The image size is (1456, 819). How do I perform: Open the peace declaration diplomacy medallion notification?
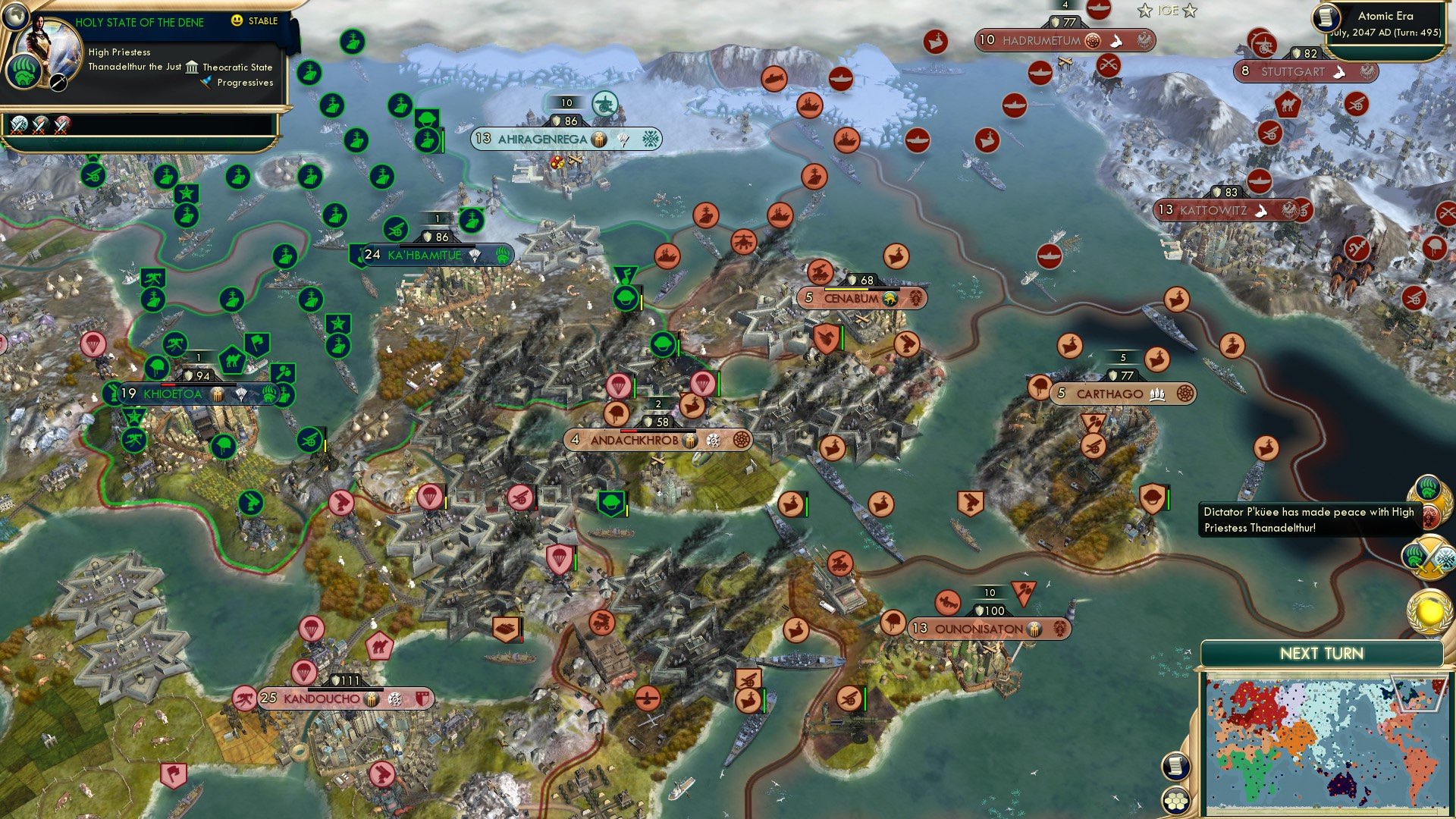[1430, 501]
